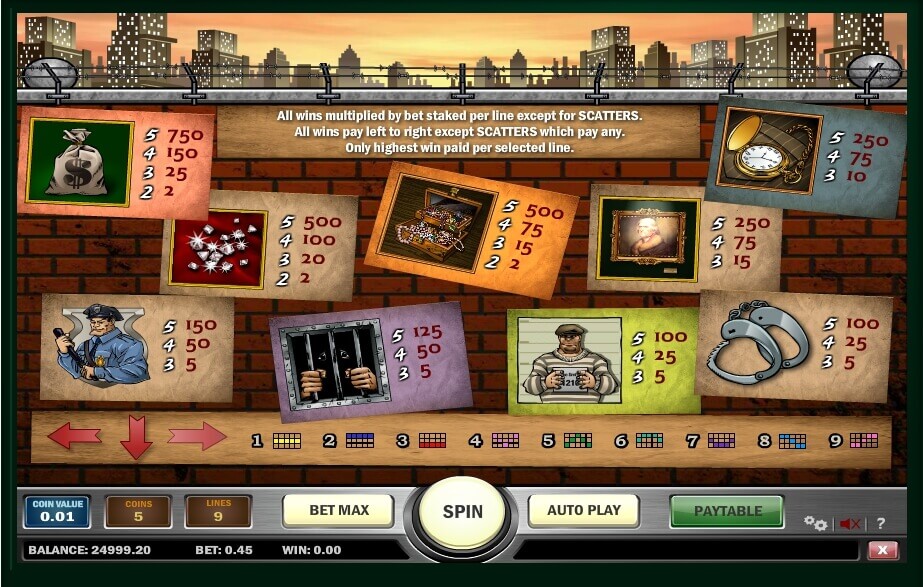Spin the slot reels
The image size is (923, 587).
click(x=462, y=511)
